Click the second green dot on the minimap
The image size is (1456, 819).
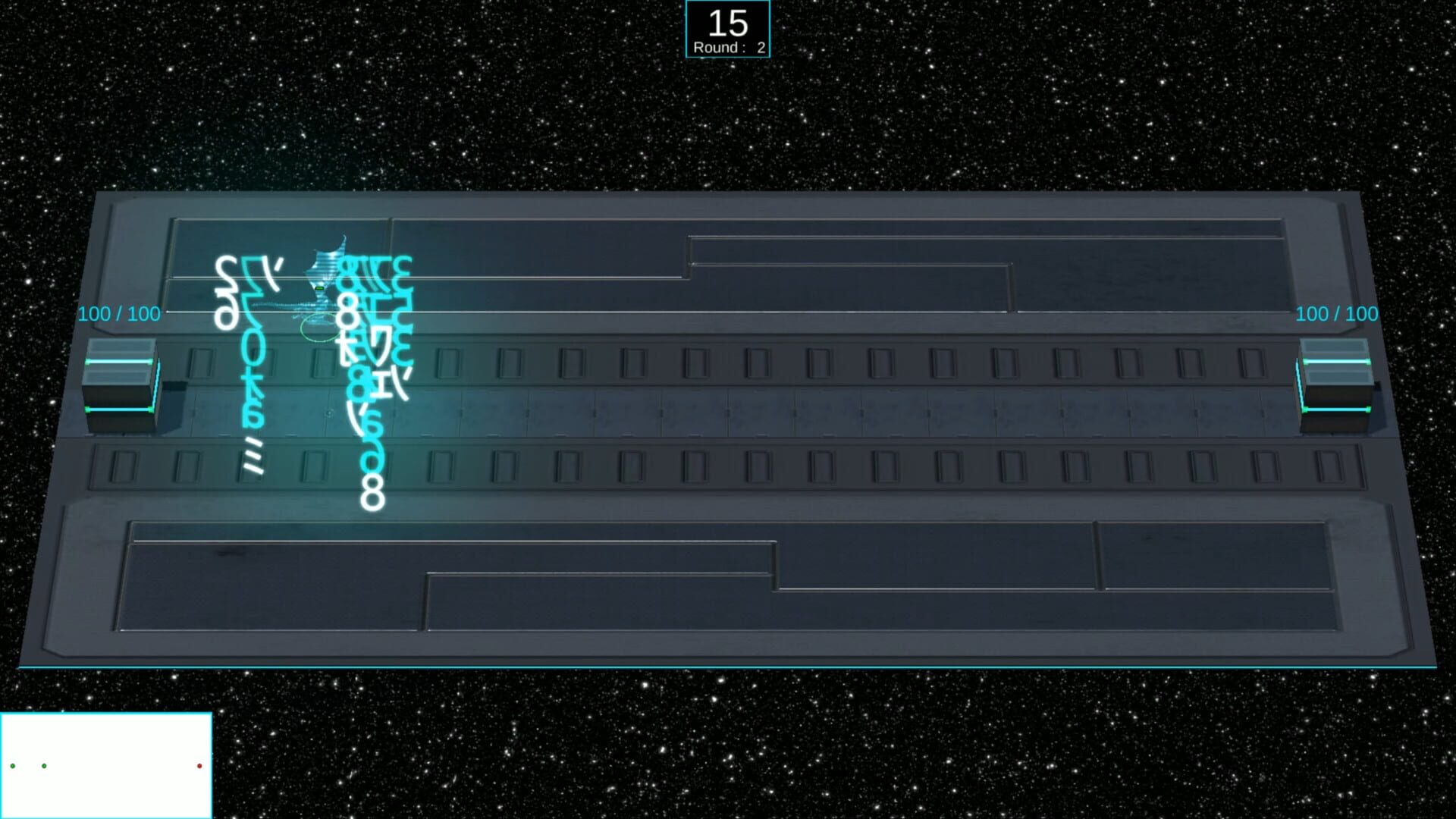tap(44, 766)
